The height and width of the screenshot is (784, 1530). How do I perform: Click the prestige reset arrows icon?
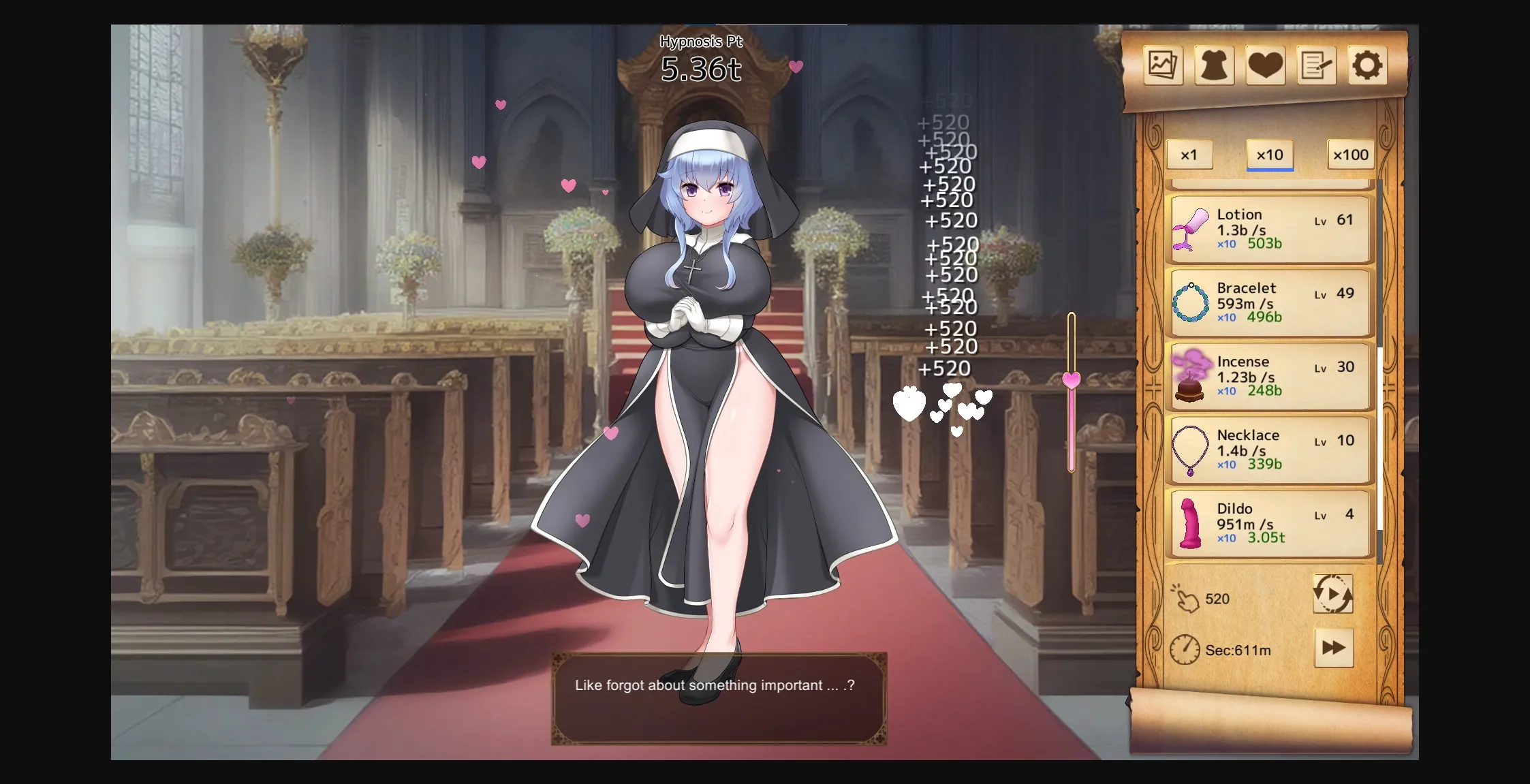[x=1332, y=594]
